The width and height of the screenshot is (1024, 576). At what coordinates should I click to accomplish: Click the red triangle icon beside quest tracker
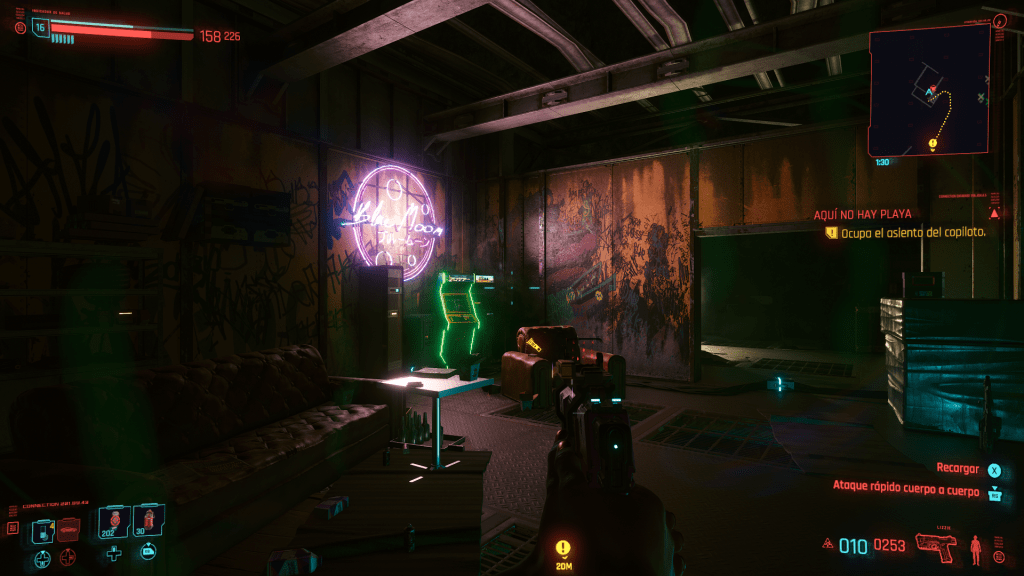(x=994, y=214)
